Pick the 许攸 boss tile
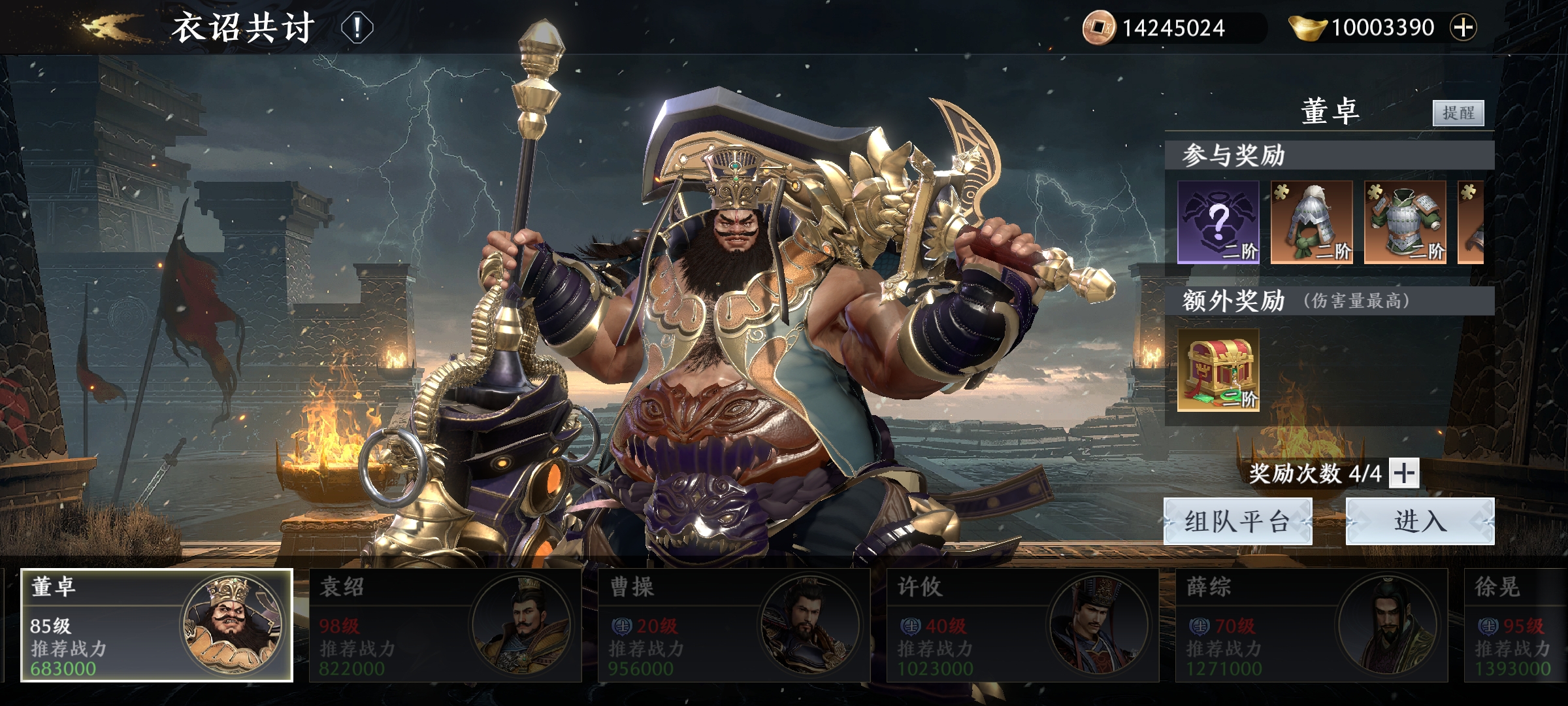 coord(1022,625)
